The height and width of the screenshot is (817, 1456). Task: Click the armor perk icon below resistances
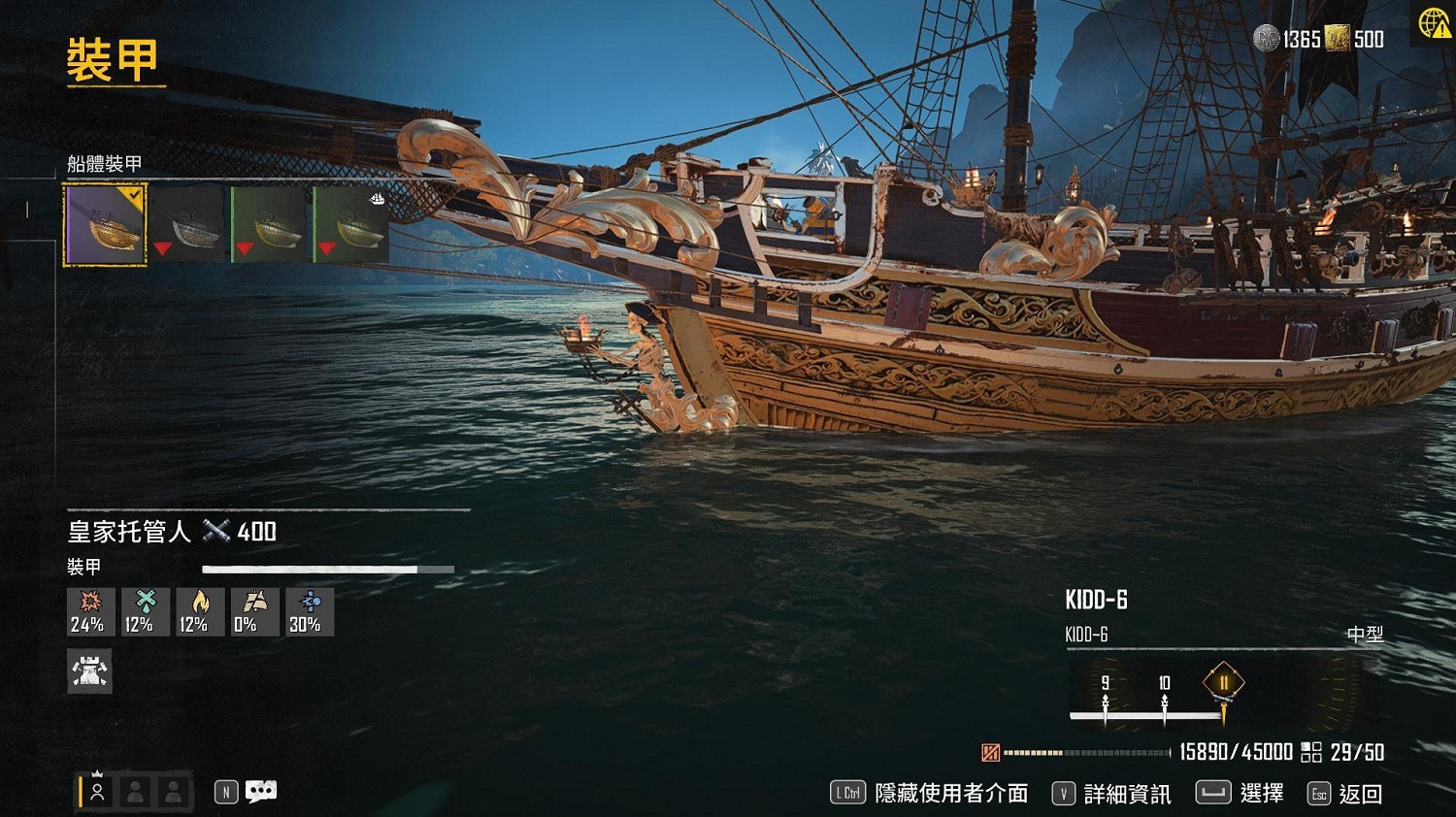tap(89, 670)
